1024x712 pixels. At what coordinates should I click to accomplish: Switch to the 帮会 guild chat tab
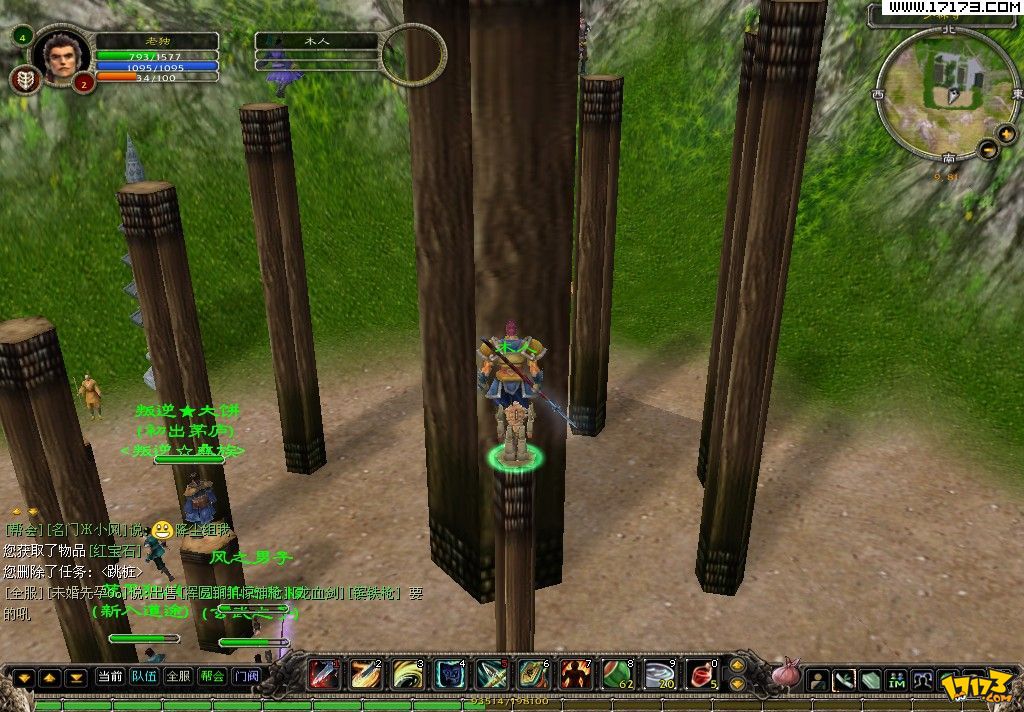pyautogui.click(x=212, y=676)
